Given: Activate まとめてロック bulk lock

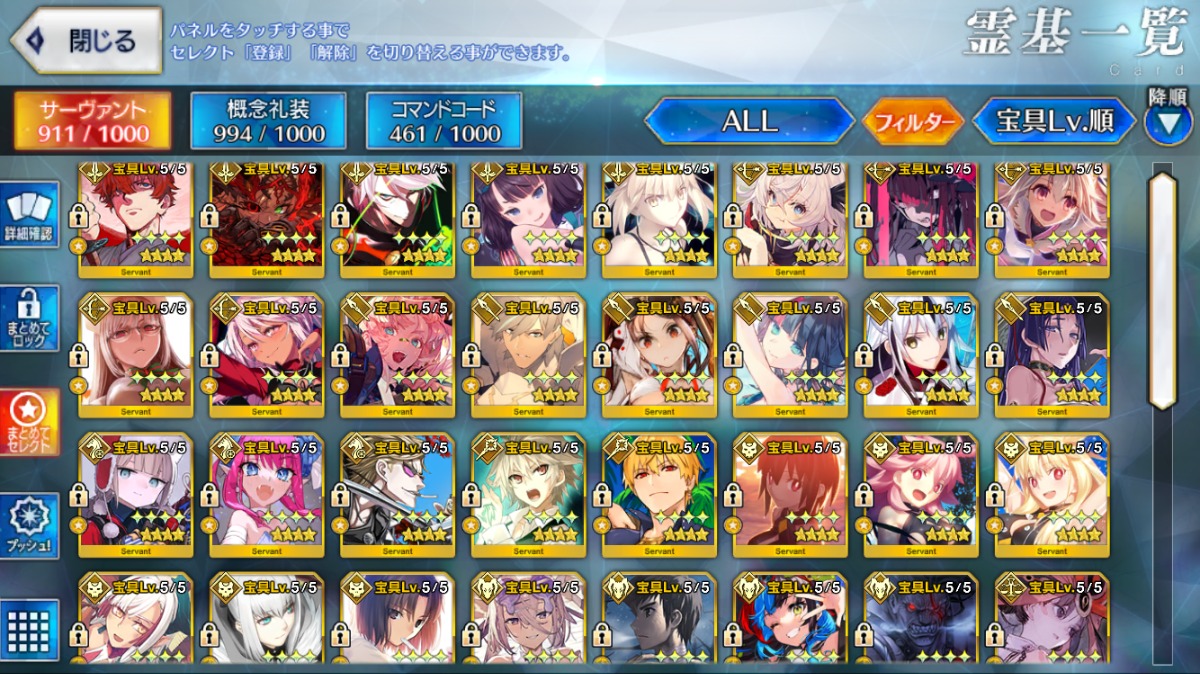Looking at the screenshot, I should [x=30, y=318].
